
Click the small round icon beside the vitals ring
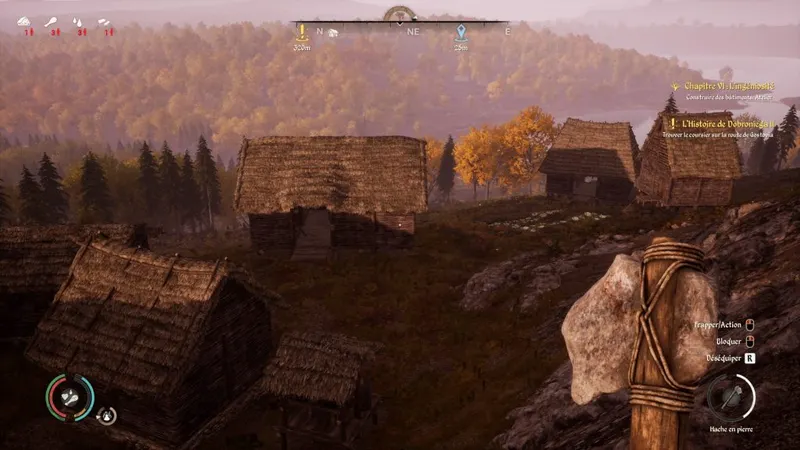click(106, 415)
